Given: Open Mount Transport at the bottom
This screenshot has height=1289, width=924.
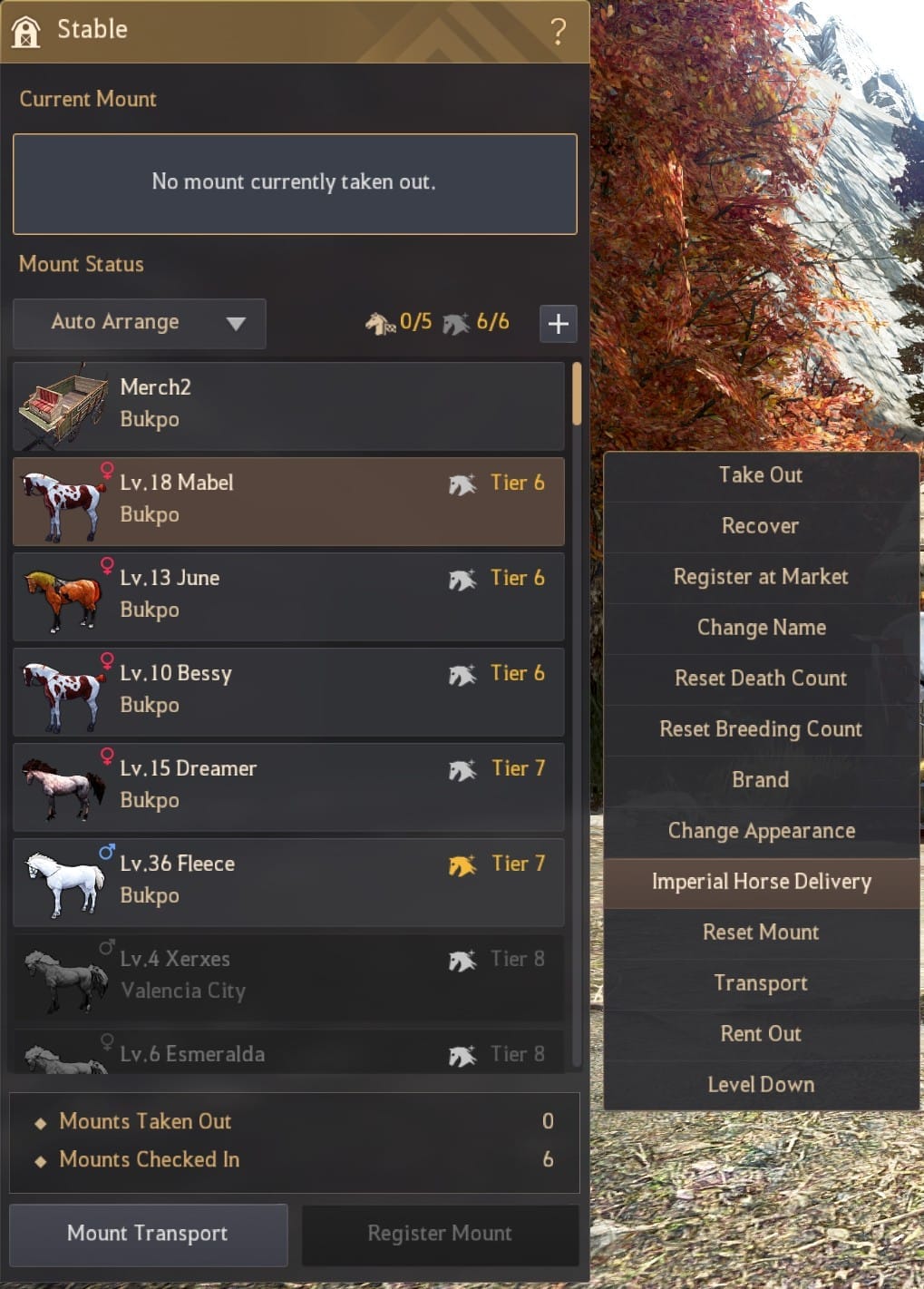Looking at the screenshot, I should click(x=148, y=1234).
